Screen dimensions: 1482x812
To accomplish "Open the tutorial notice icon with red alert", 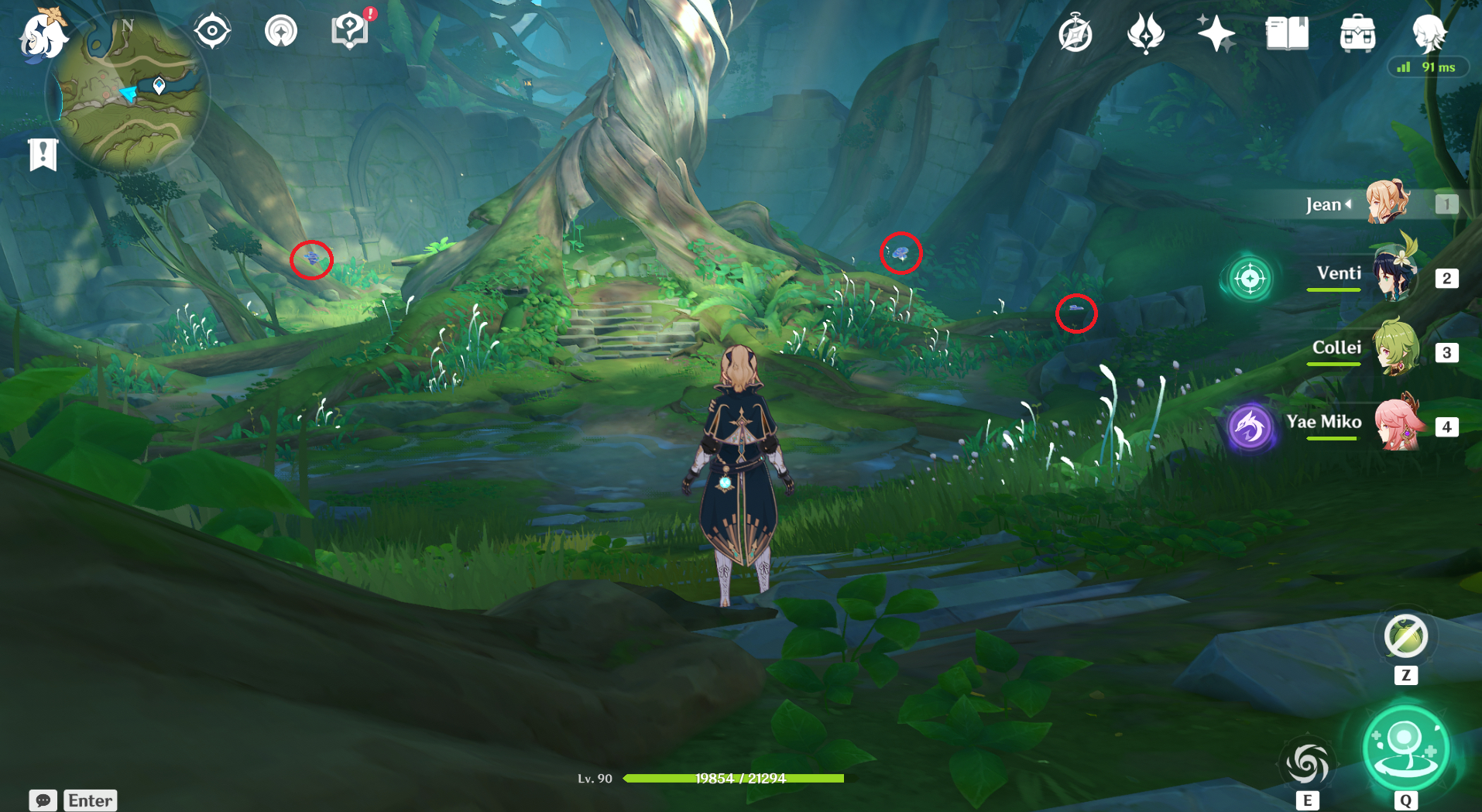I will pos(351,31).
